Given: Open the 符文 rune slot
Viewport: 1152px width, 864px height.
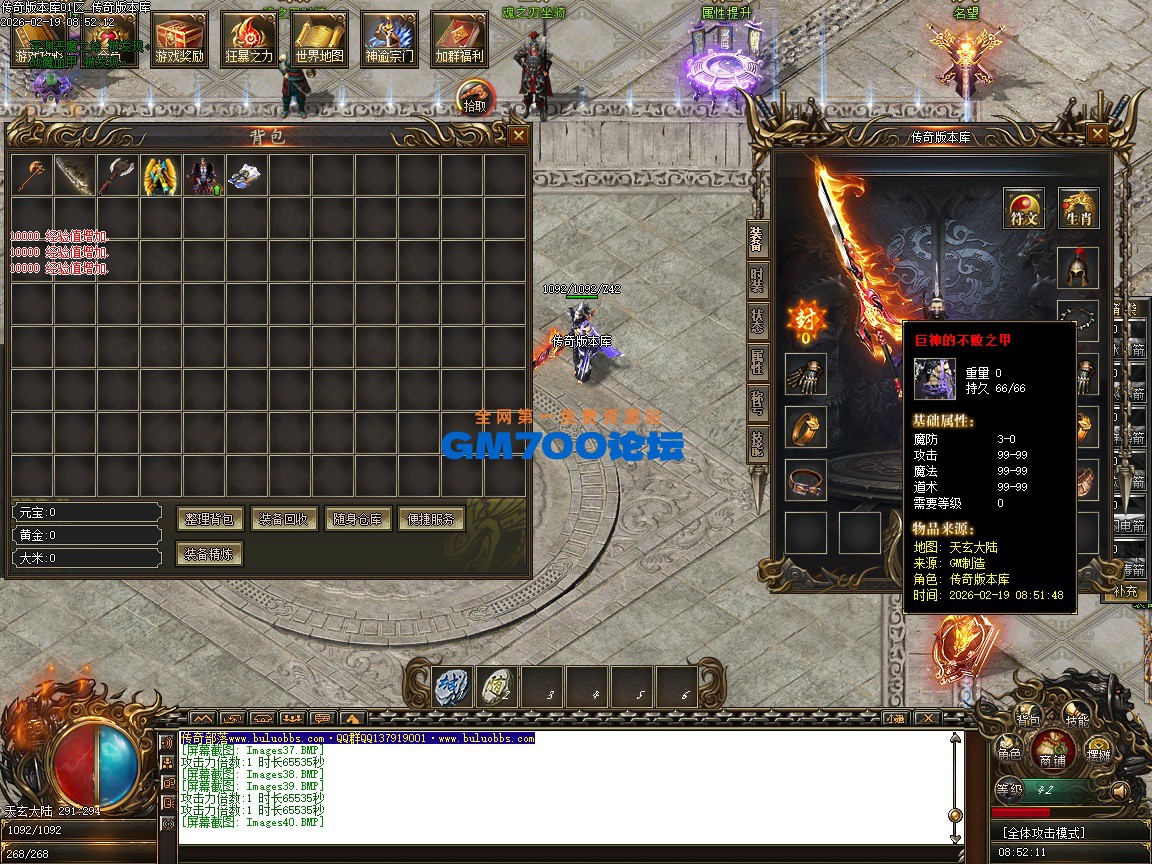Looking at the screenshot, I should tap(1024, 208).
